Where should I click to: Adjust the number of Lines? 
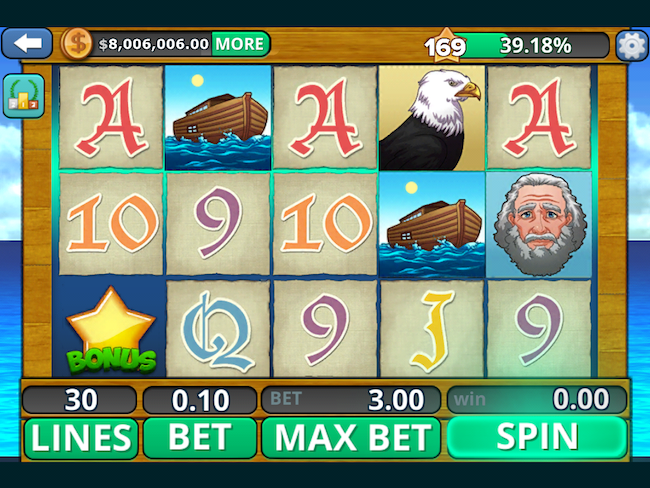tap(80, 437)
